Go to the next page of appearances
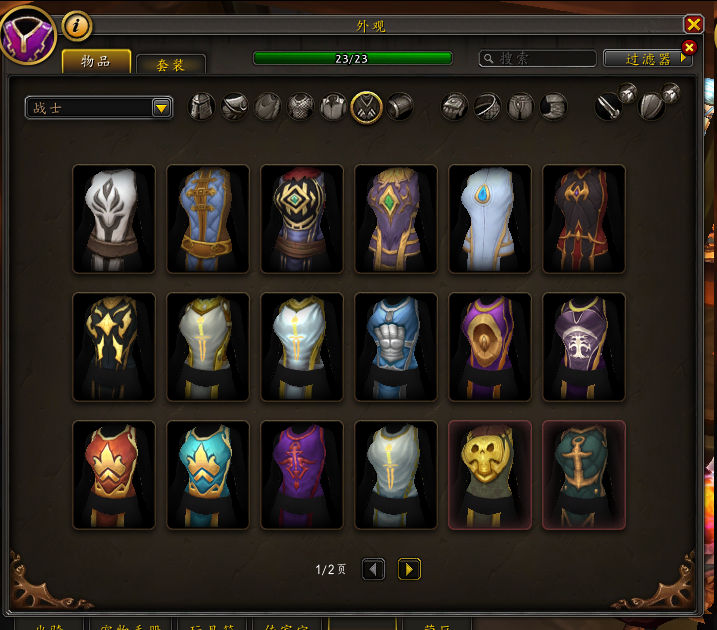 (x=409, y=569)
